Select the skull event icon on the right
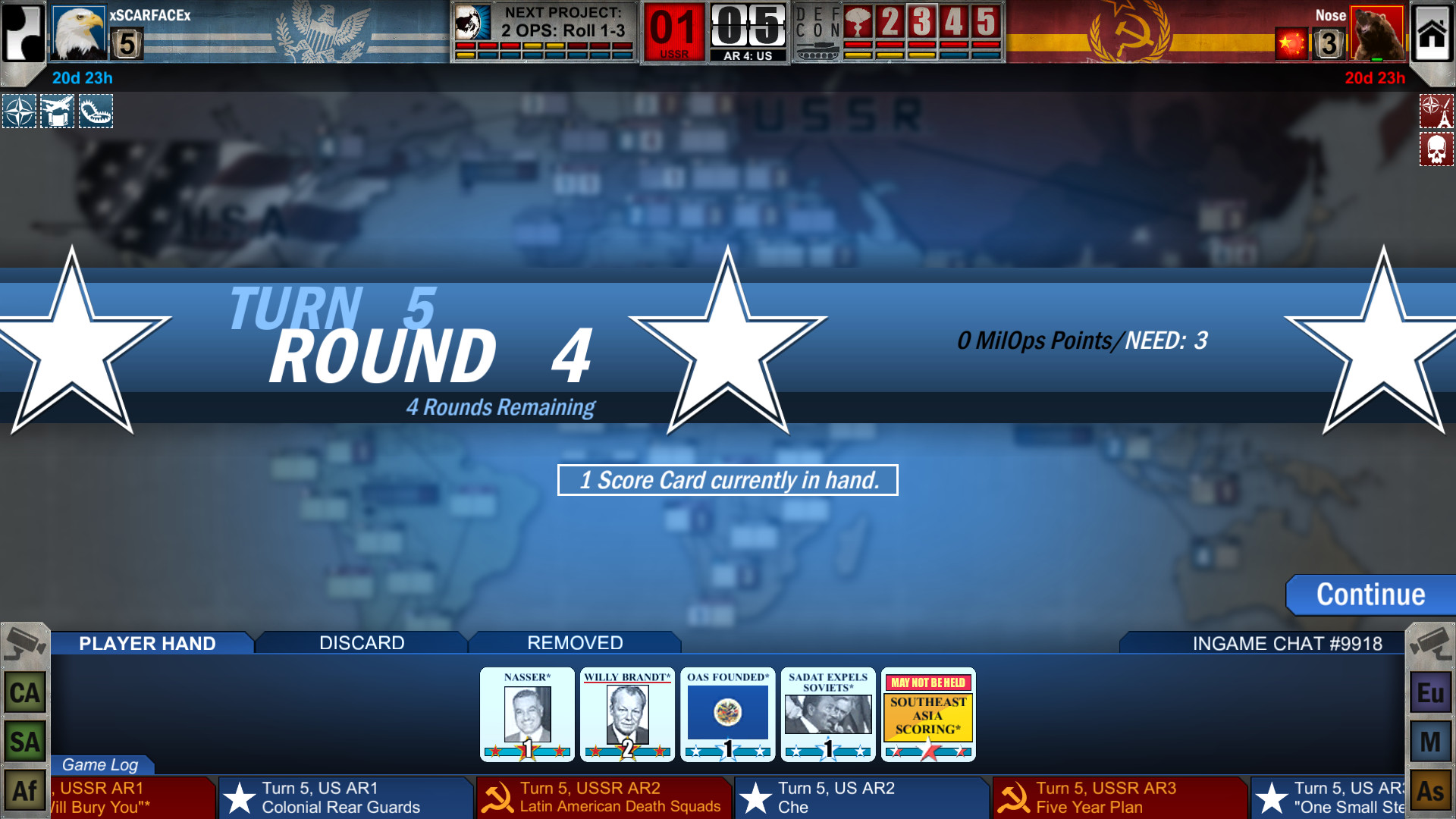Screen dimensions: 1456x819 (x=1436, y=149)
